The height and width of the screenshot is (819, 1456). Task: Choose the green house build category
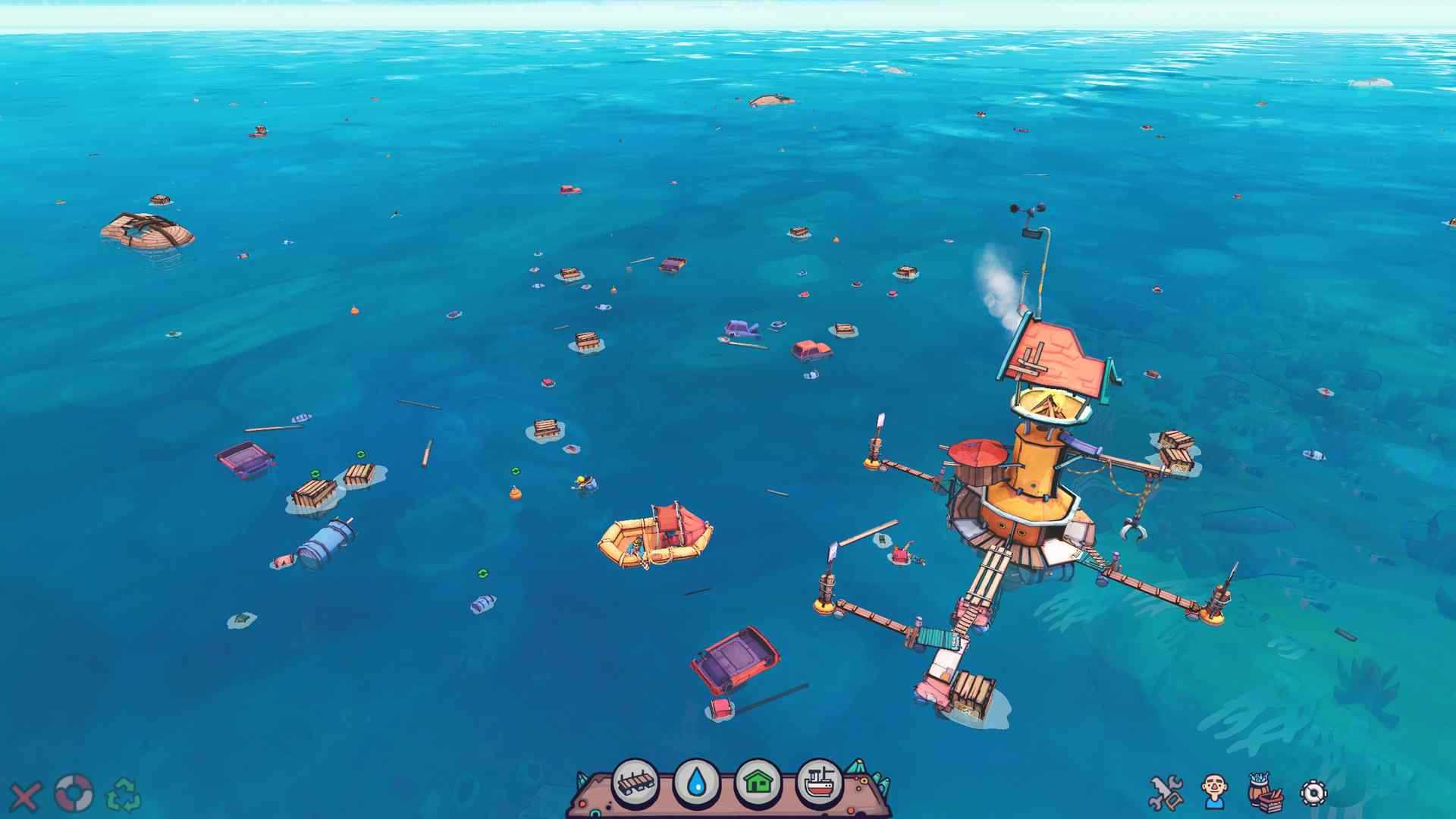coord(758,783)
